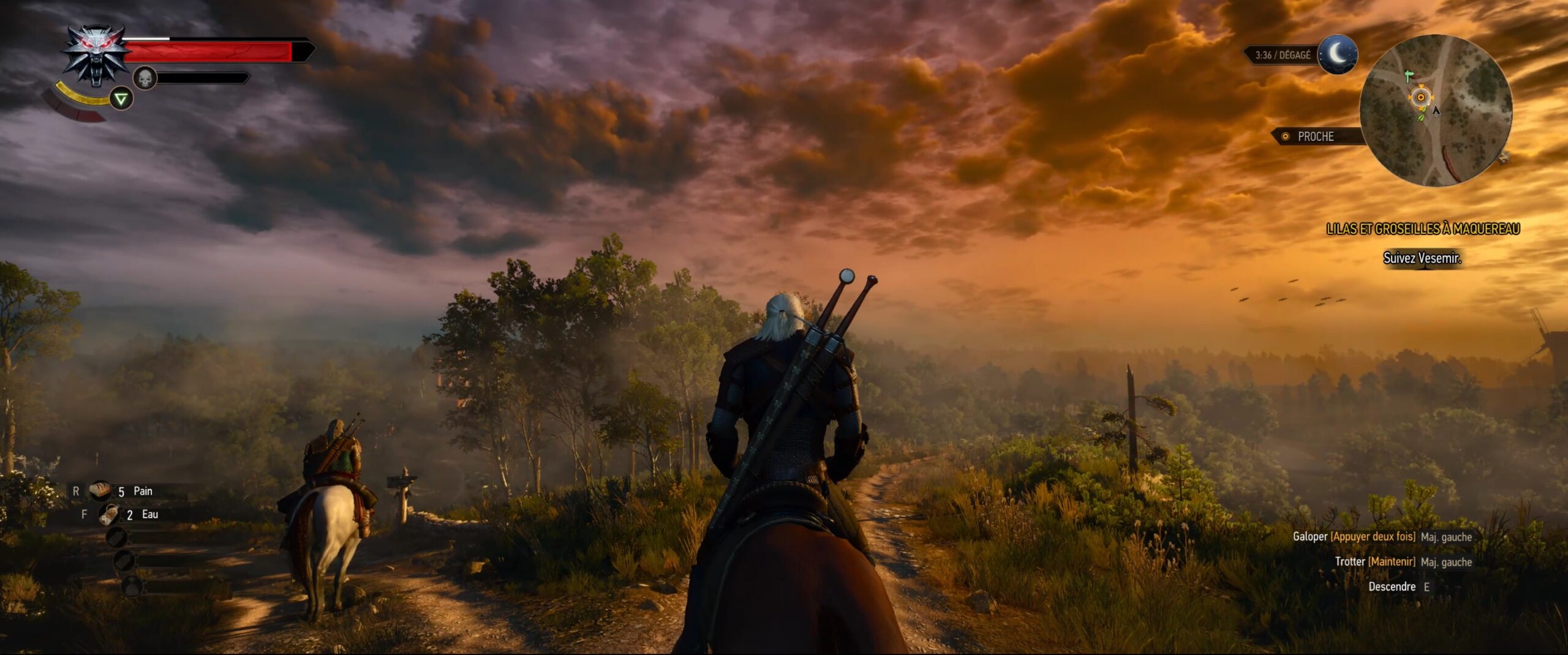Open the Lilas et Groseilles à Maquereau quest

(1422, 229)
